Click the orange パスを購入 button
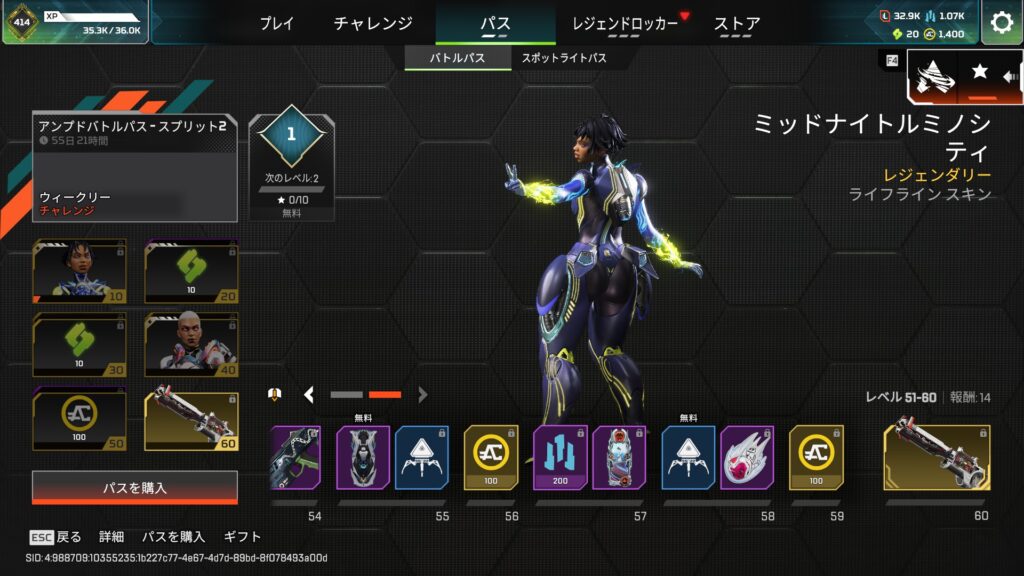Screen dimensions: 1024x576 [135, 488]
